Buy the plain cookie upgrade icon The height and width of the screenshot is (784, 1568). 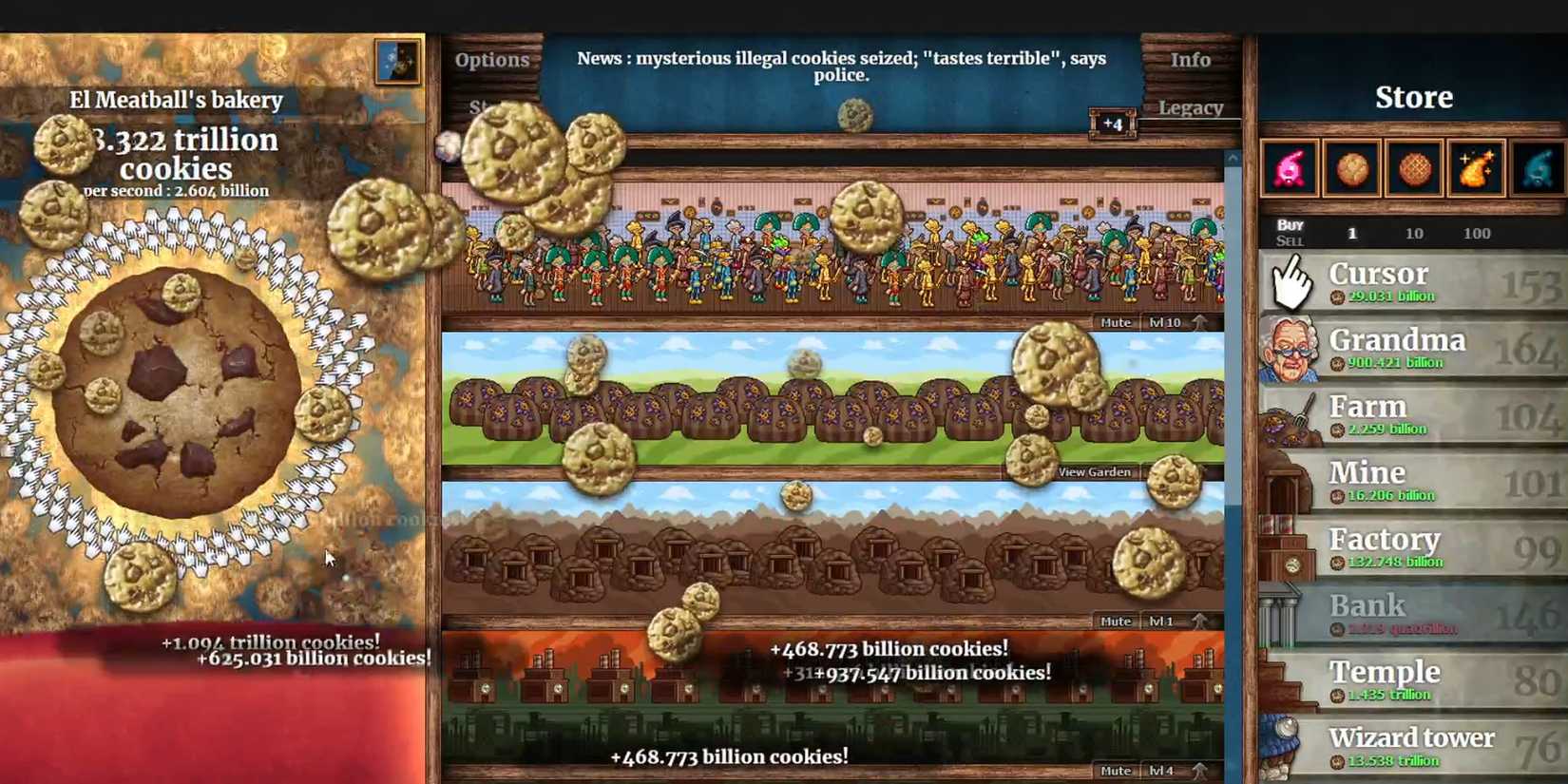click(1351, 168)
